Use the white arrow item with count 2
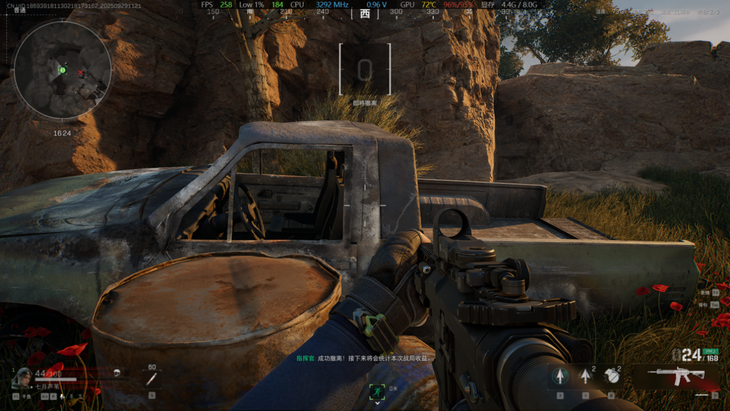The image size is (730, 411). click(x=586, y=377)
